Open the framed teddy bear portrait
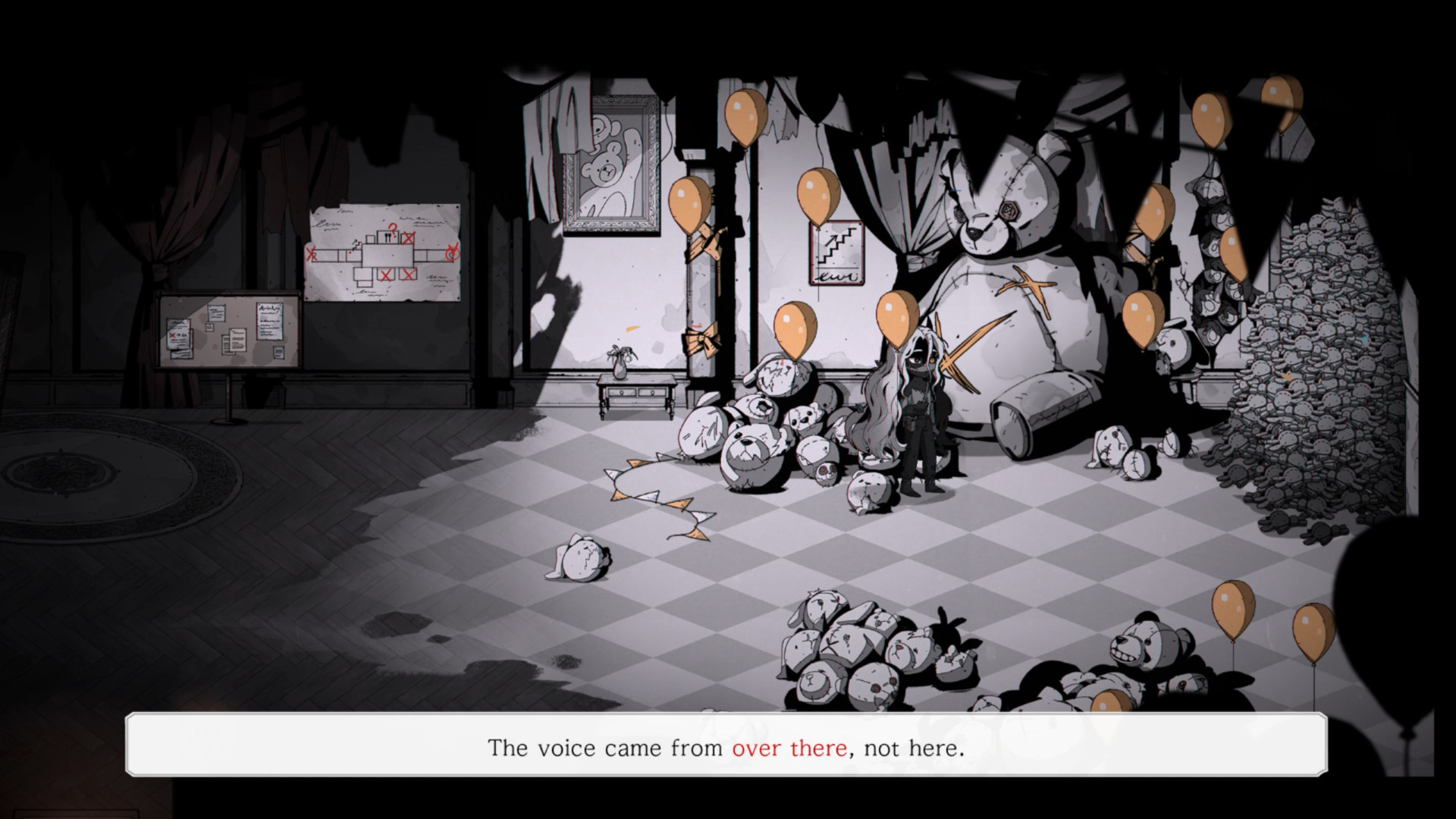The width and height of the screenshot is (1456, 819). click(614, 163)
